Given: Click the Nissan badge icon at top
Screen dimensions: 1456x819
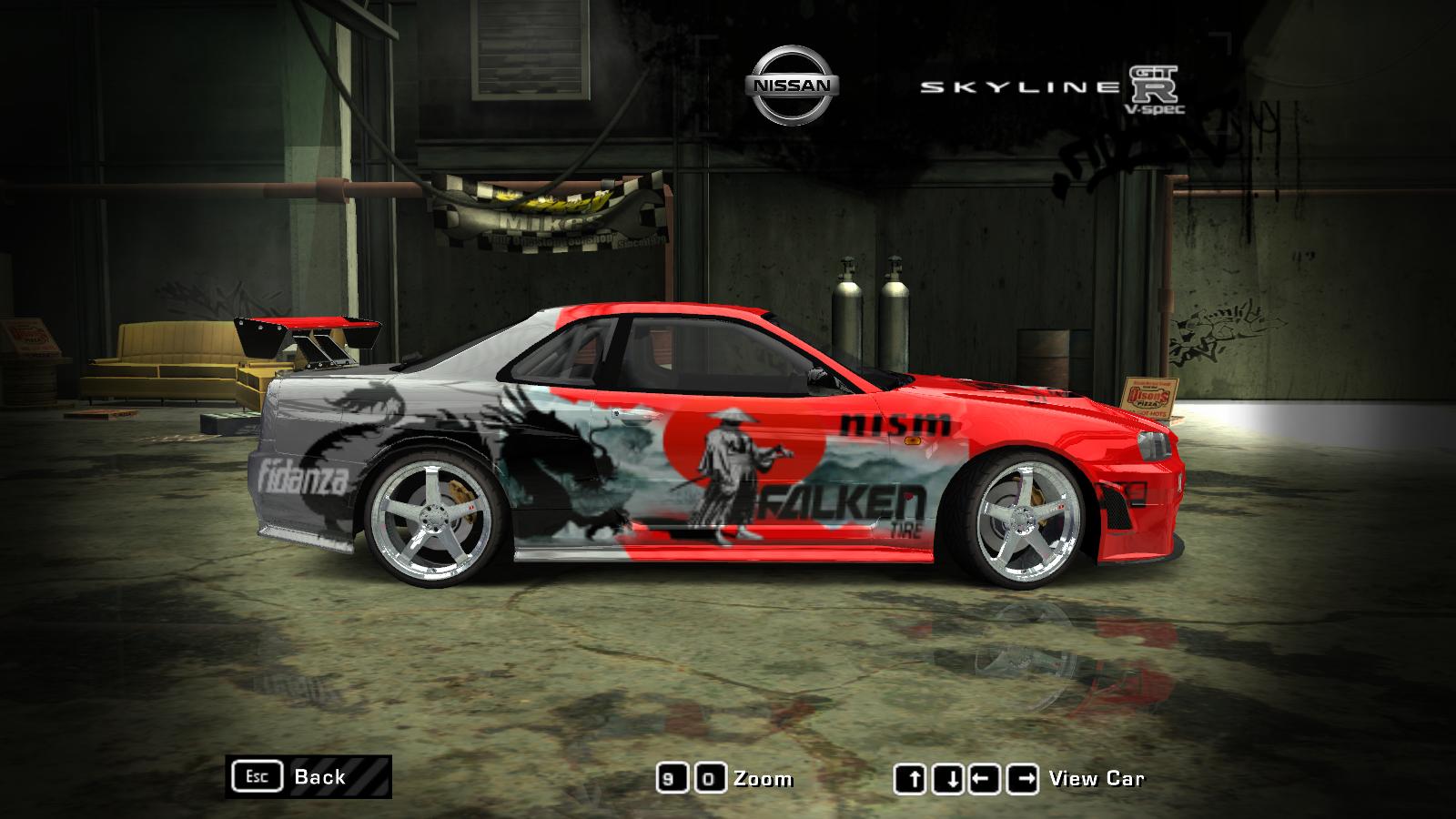Looking at the screenshot, I should coord(791,82).
